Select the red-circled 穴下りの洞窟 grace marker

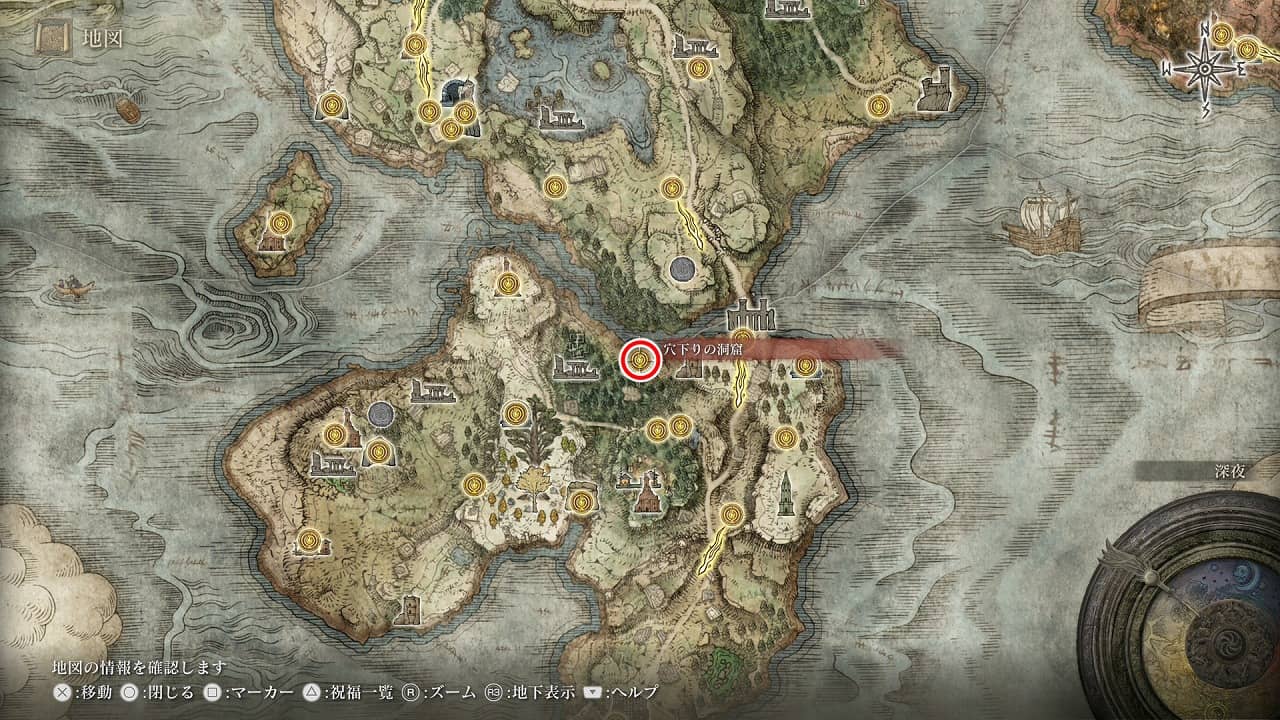click(638, 360)
